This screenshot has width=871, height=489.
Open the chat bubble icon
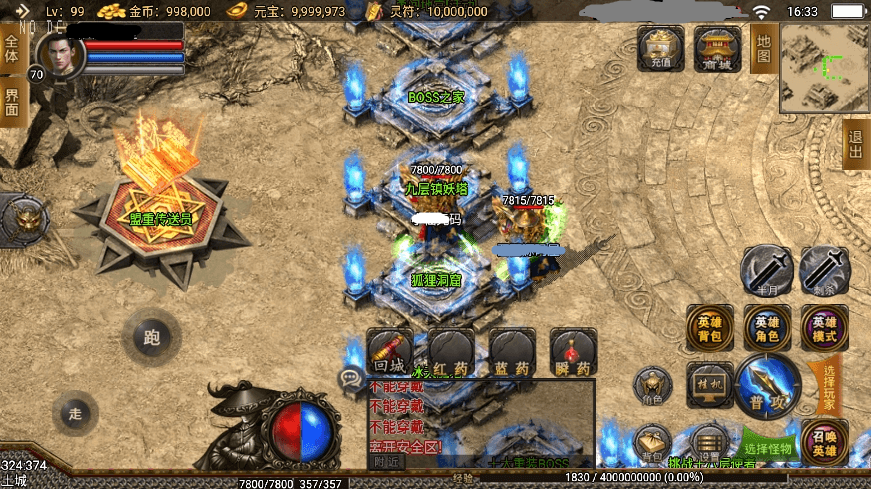tap(351, 379)
